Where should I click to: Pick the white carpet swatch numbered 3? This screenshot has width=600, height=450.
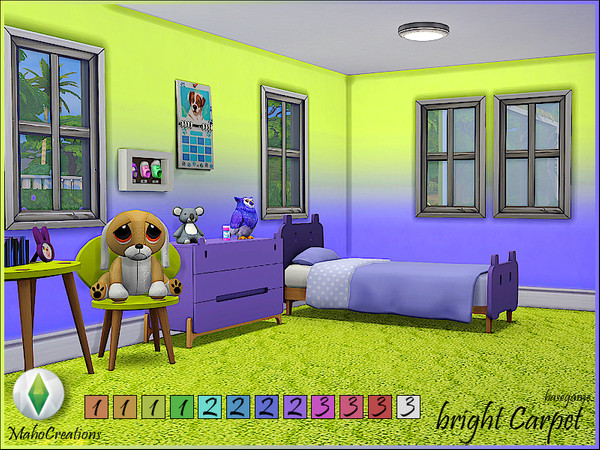(x=406, y=406)
